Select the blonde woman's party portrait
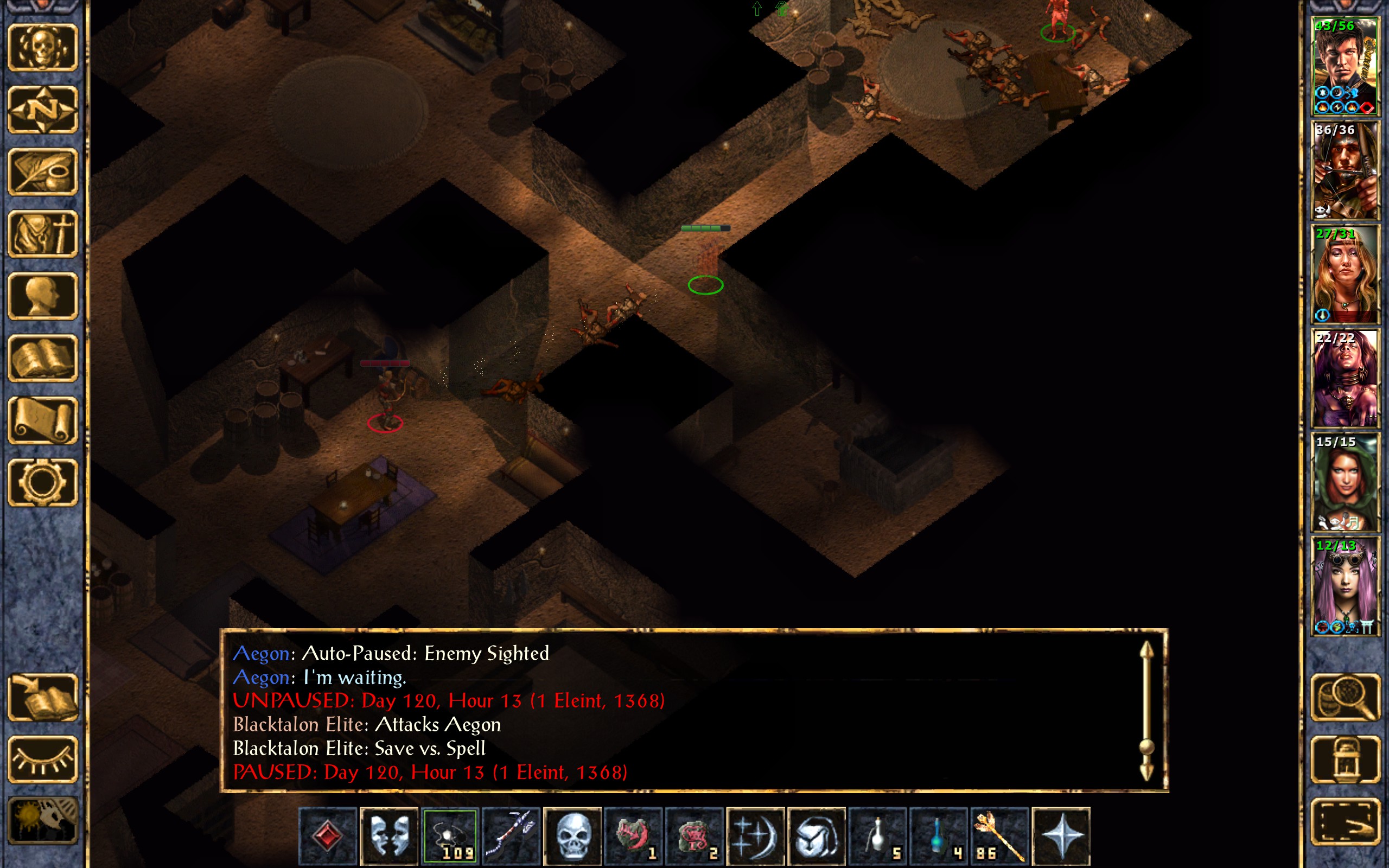The height and width of the screenshot is (868, 1389). tap(1345, 275)
